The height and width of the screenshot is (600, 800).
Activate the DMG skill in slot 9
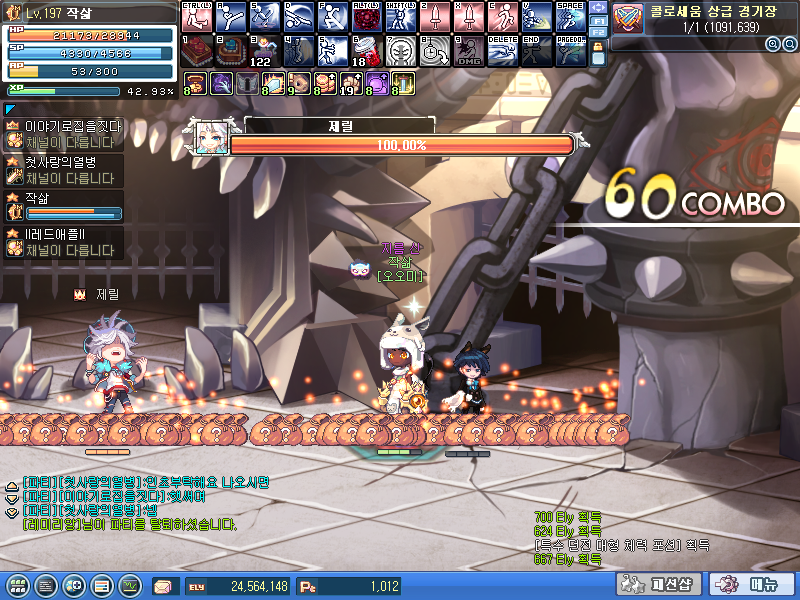pos(467,50)
